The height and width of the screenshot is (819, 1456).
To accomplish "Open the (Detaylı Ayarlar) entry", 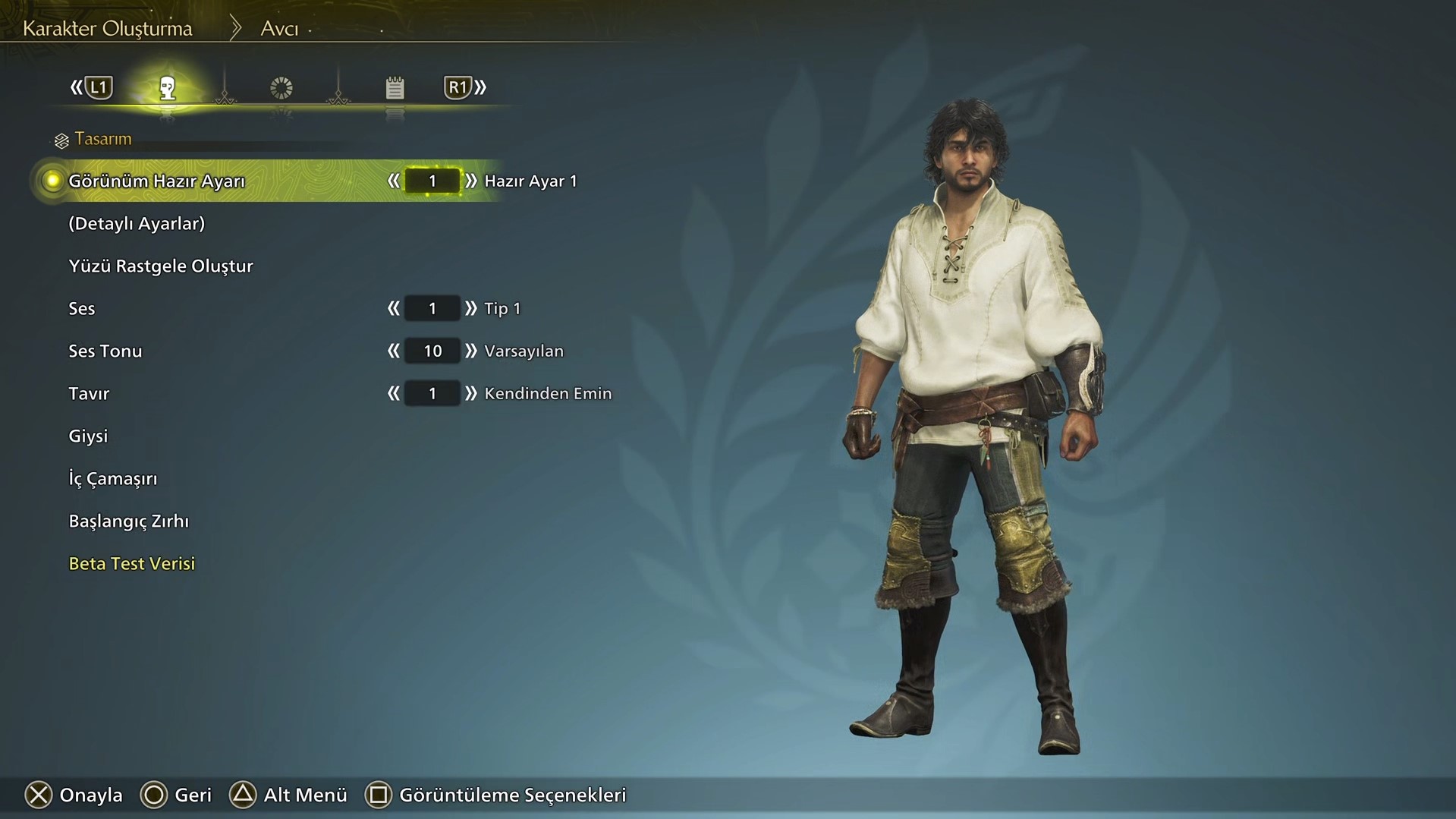I will point(137,224).
